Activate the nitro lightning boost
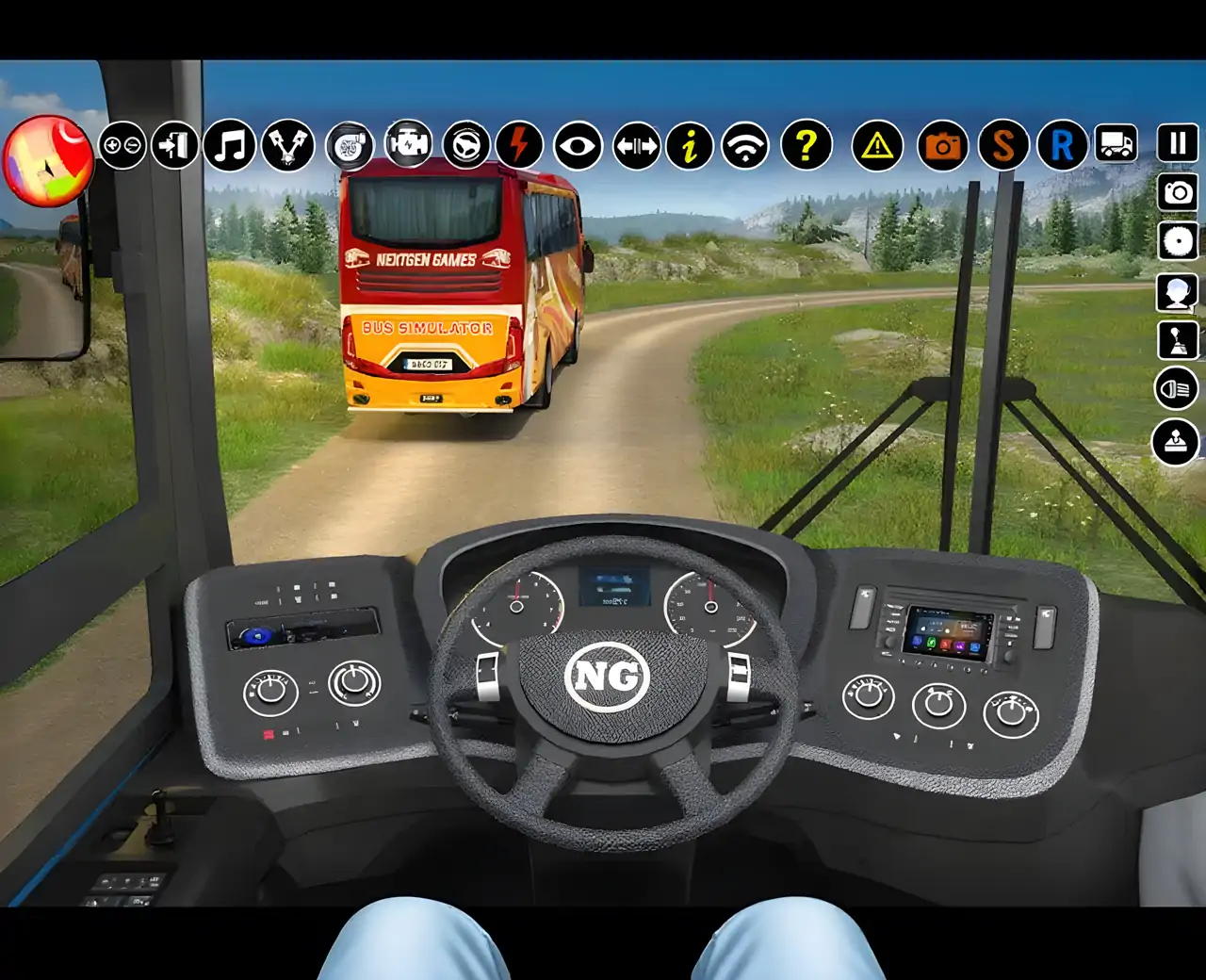 (520, 146)
